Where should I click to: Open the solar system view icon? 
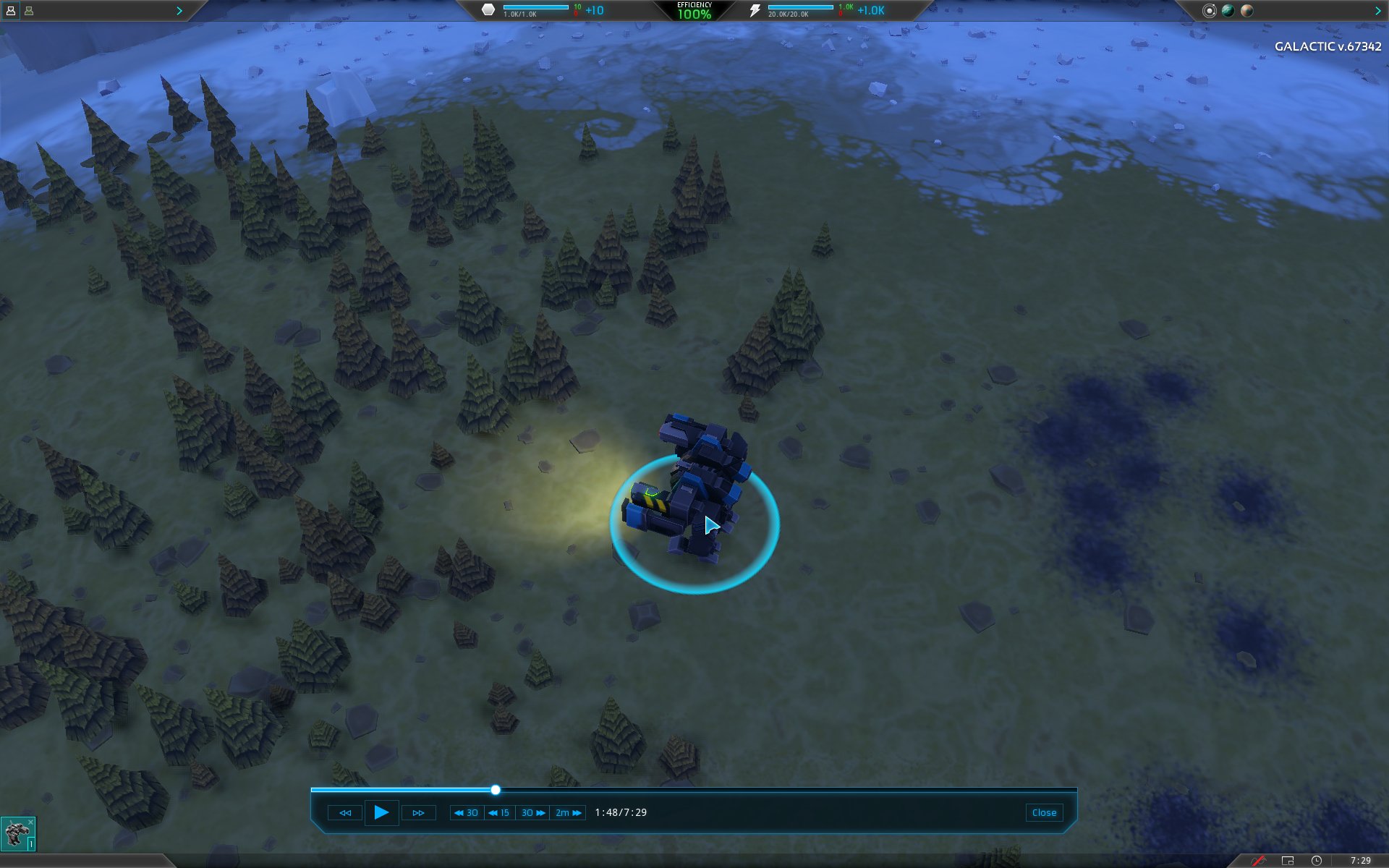[x=1209, y=11]
